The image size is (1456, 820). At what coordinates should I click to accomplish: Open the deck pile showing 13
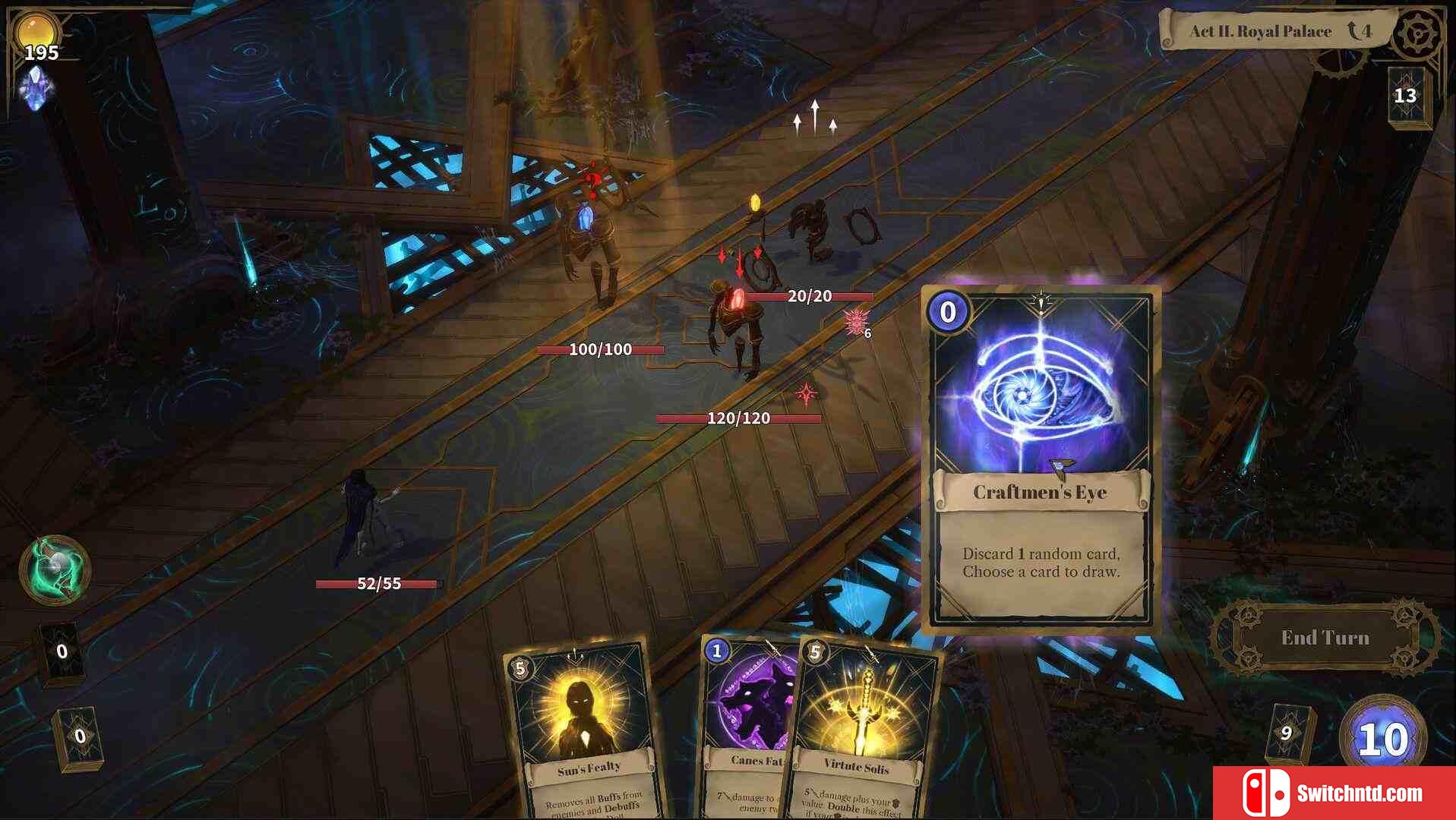[1406, 96]
